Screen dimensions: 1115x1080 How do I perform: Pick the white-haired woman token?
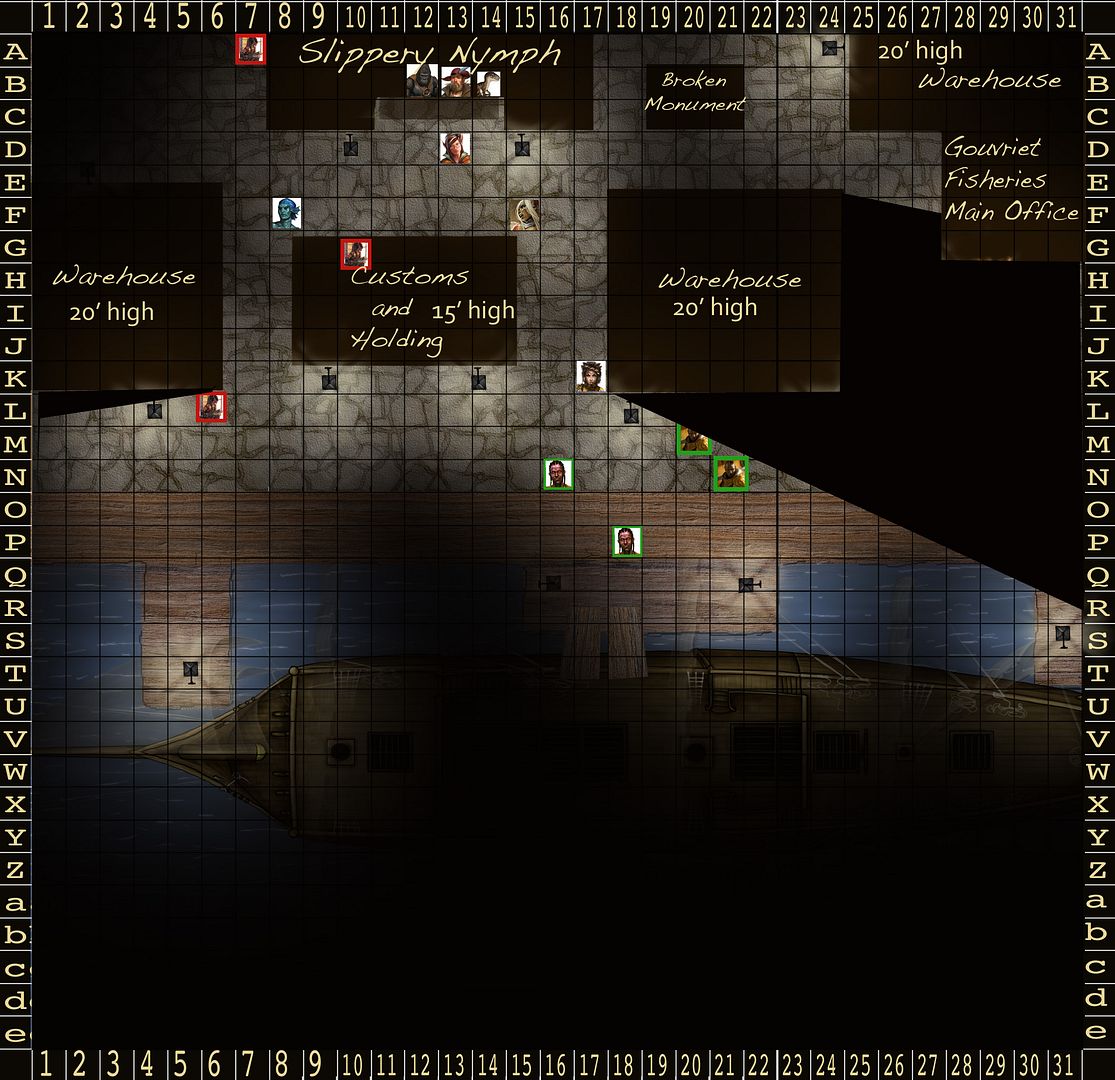pos(524,214)
